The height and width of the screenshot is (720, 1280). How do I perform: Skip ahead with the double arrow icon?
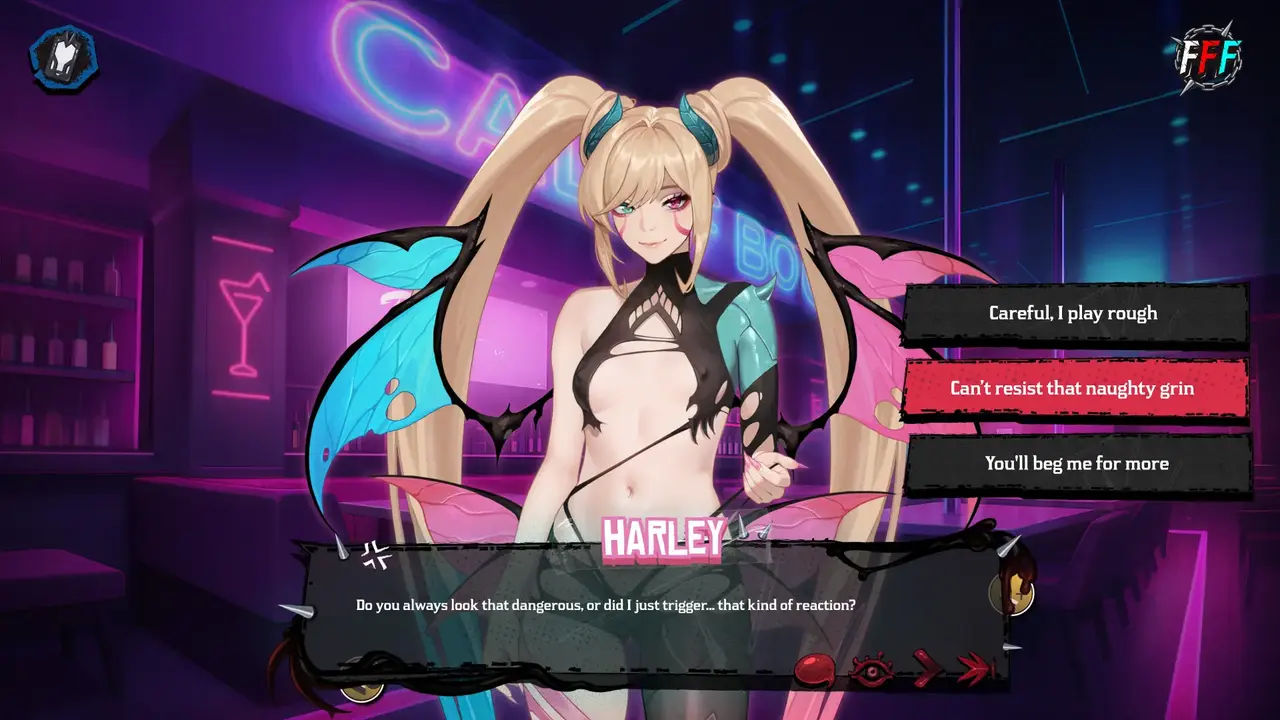974,669
